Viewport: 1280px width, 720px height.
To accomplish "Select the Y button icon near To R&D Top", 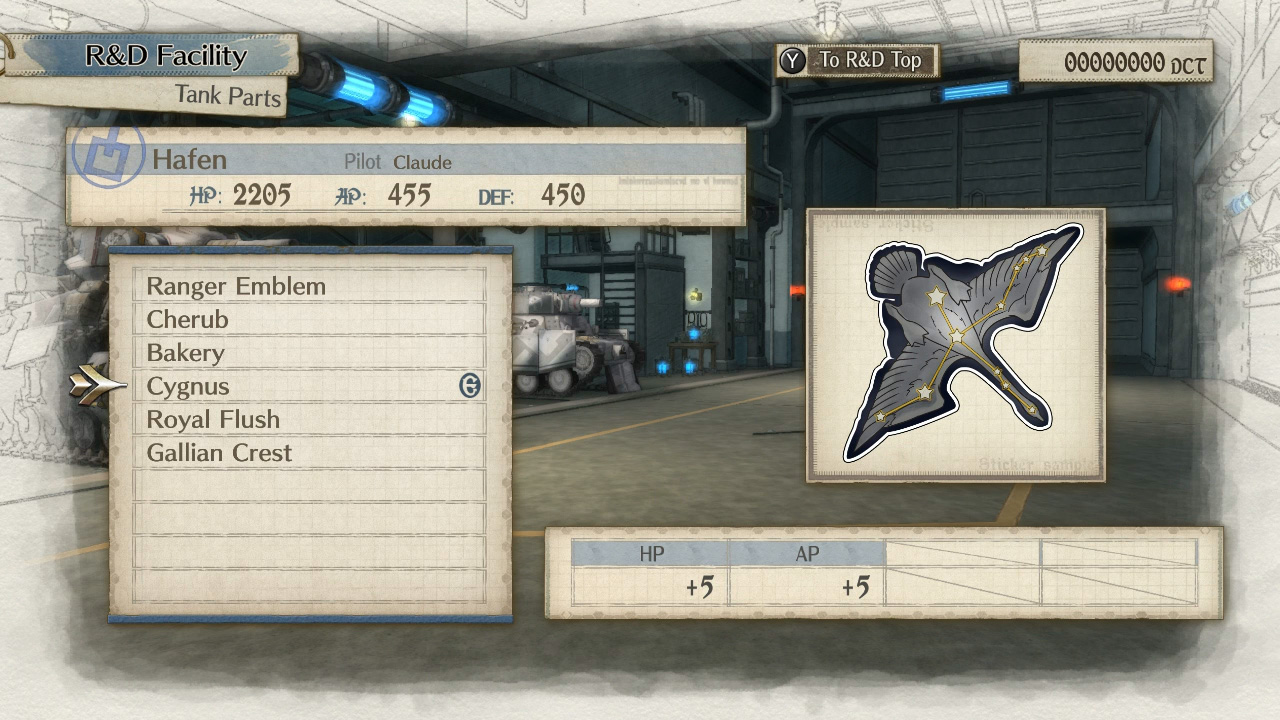I will [793, 60].
